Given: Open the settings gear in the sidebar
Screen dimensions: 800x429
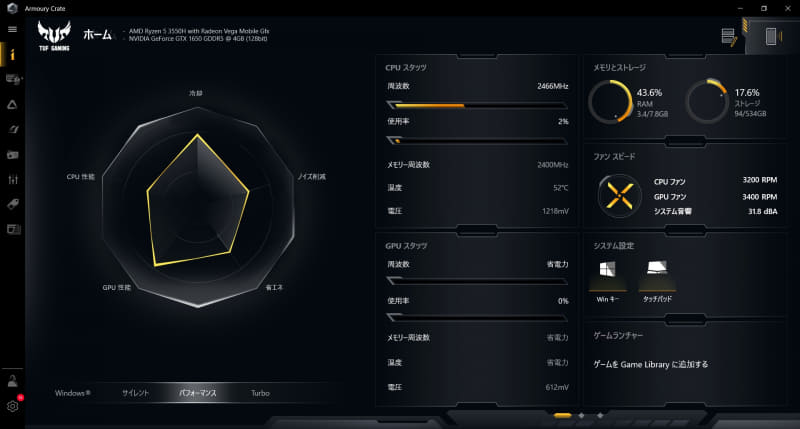Looking at the screenshot, I should tap(13, 406).
